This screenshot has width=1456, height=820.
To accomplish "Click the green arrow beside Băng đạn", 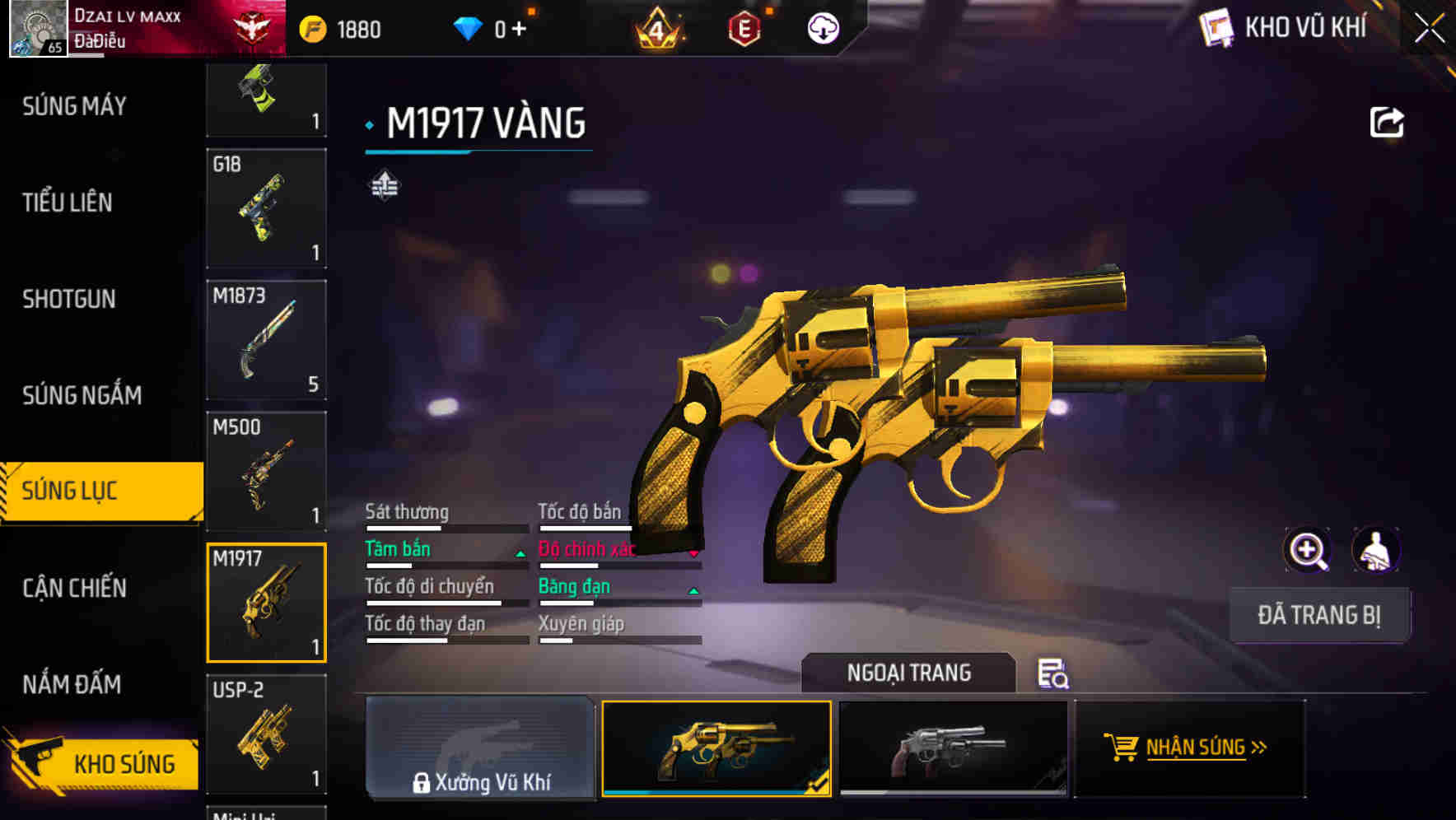I will point(694,593).
